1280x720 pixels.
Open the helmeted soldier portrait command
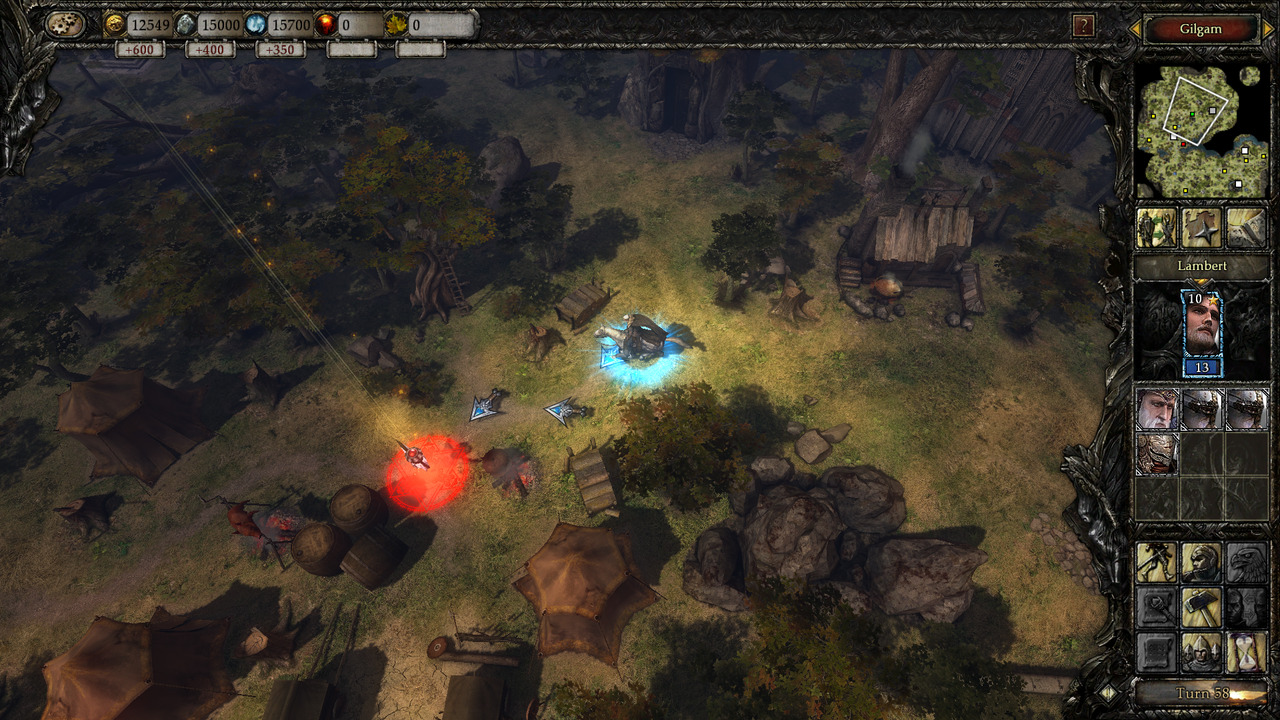click(x=1201, y=563)
